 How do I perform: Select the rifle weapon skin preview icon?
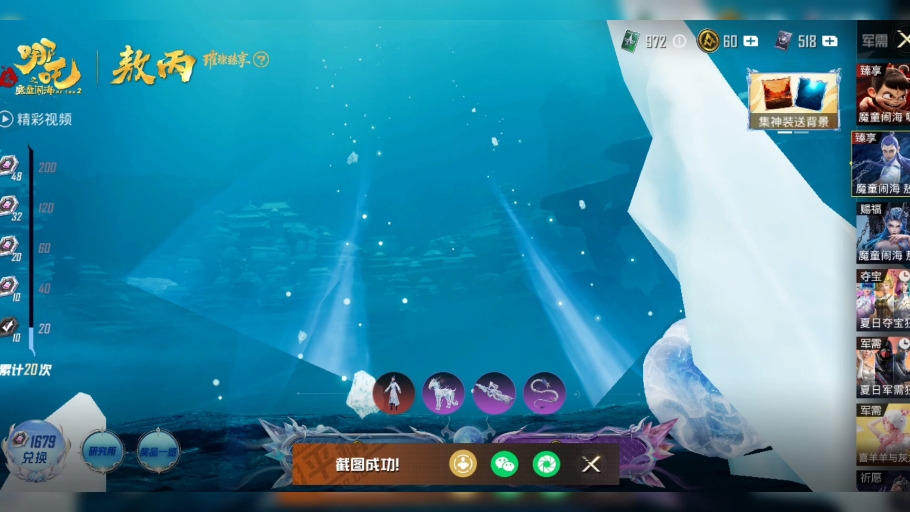pos(494,393)
